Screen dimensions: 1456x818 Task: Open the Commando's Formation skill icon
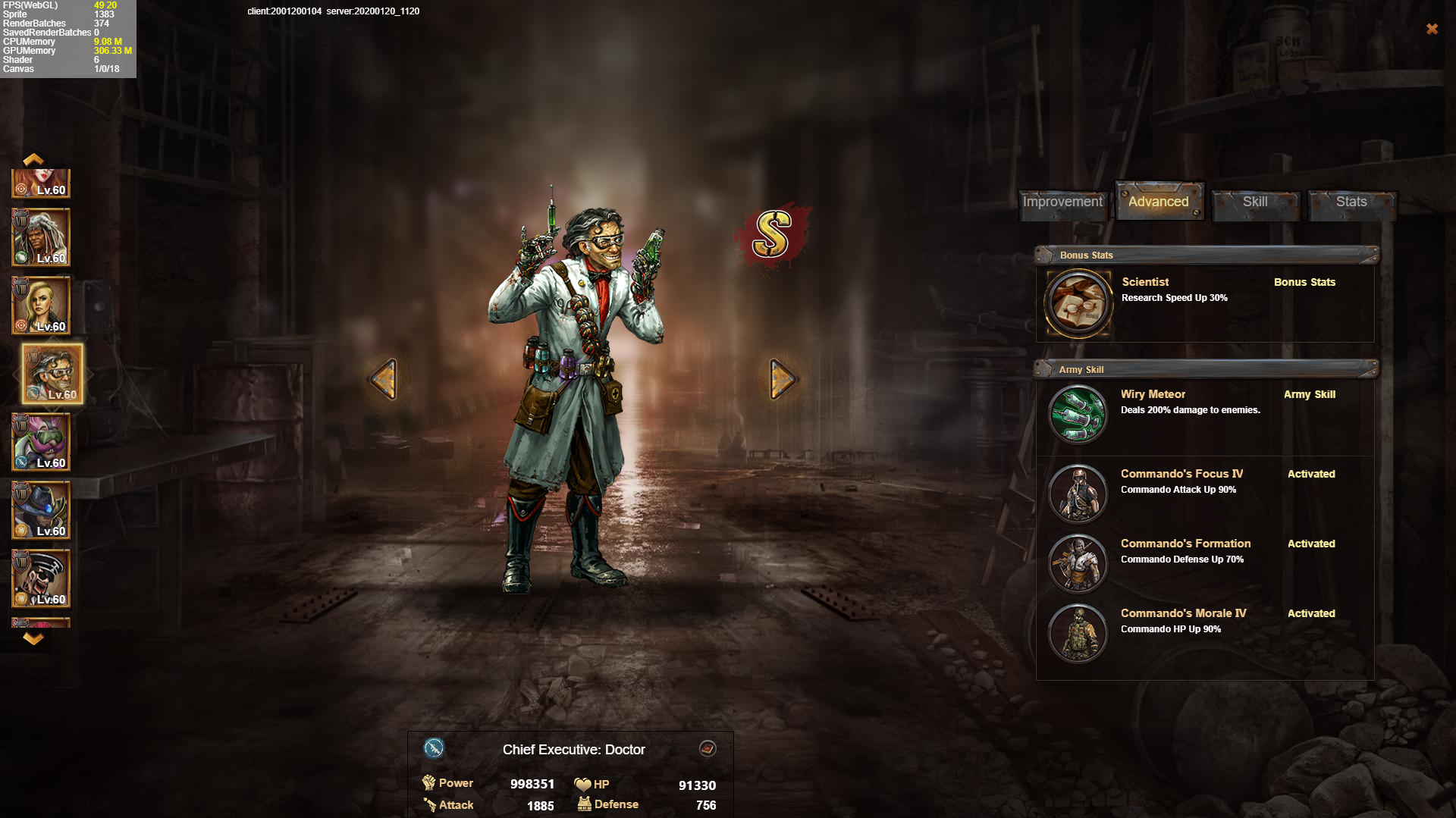[x=1078, y=563]
